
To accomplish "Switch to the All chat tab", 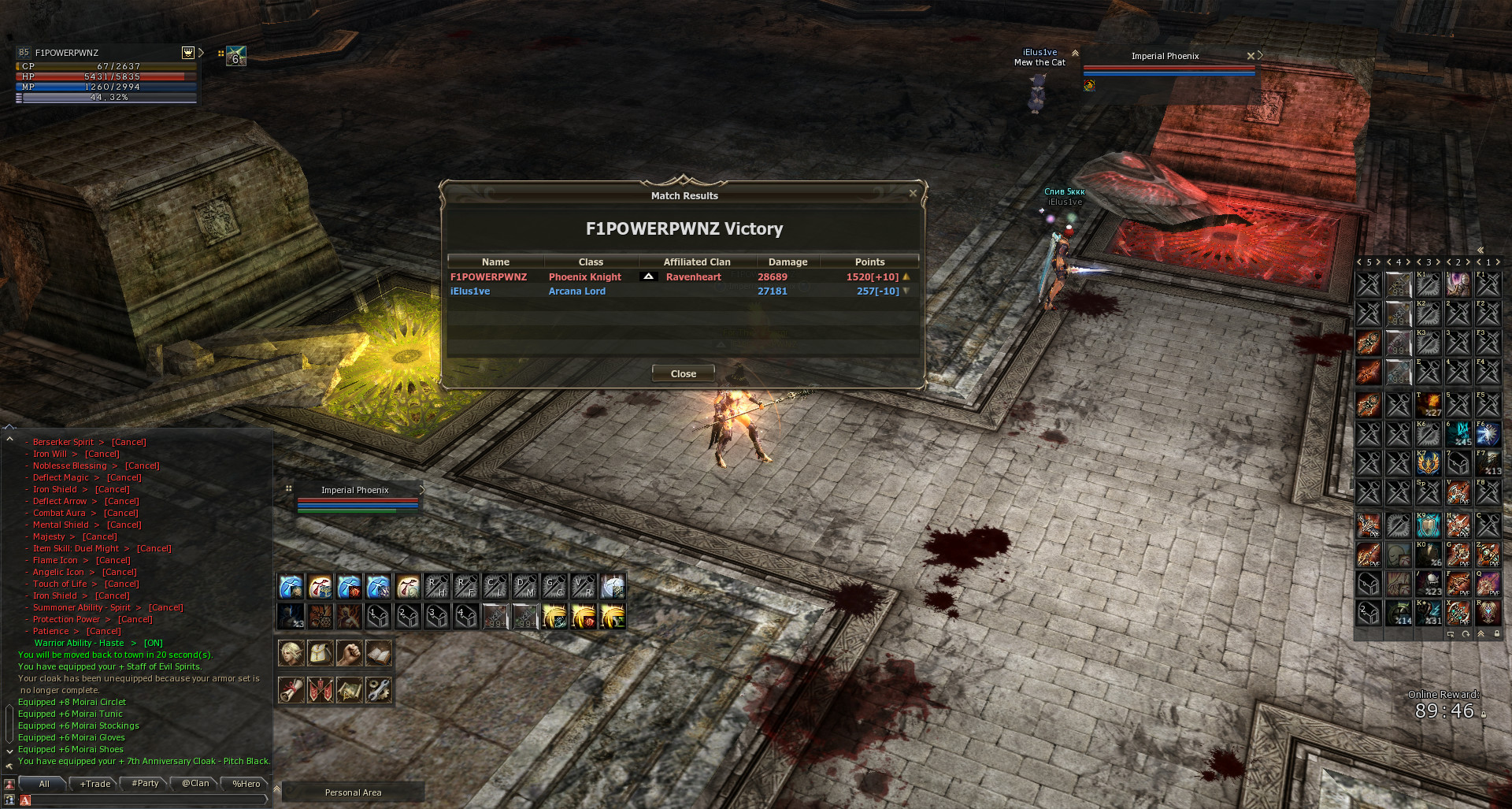I will click(x=44, y=784).
